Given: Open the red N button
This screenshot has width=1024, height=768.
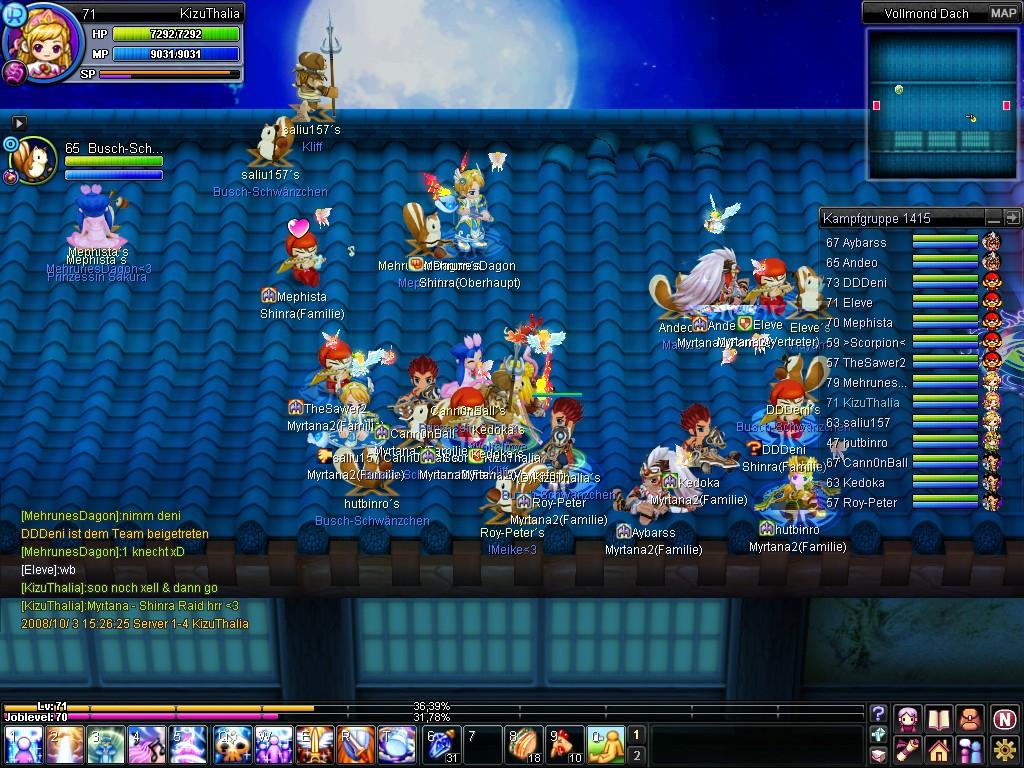Looking at the screenshot, I should pyautogui.click(x=1004, y=718).
